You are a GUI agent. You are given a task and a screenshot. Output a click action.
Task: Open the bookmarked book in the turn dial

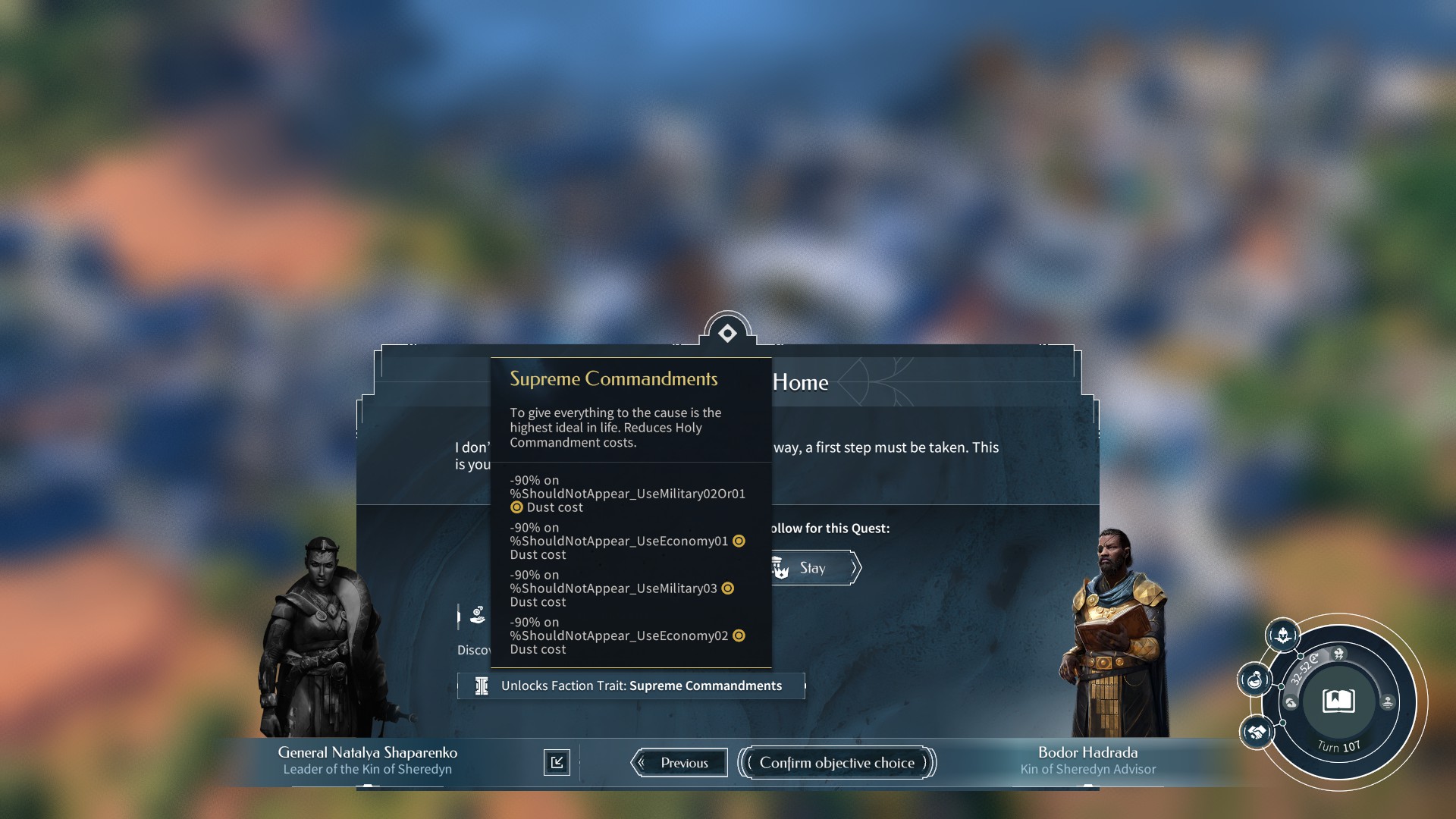(1338, 701)
